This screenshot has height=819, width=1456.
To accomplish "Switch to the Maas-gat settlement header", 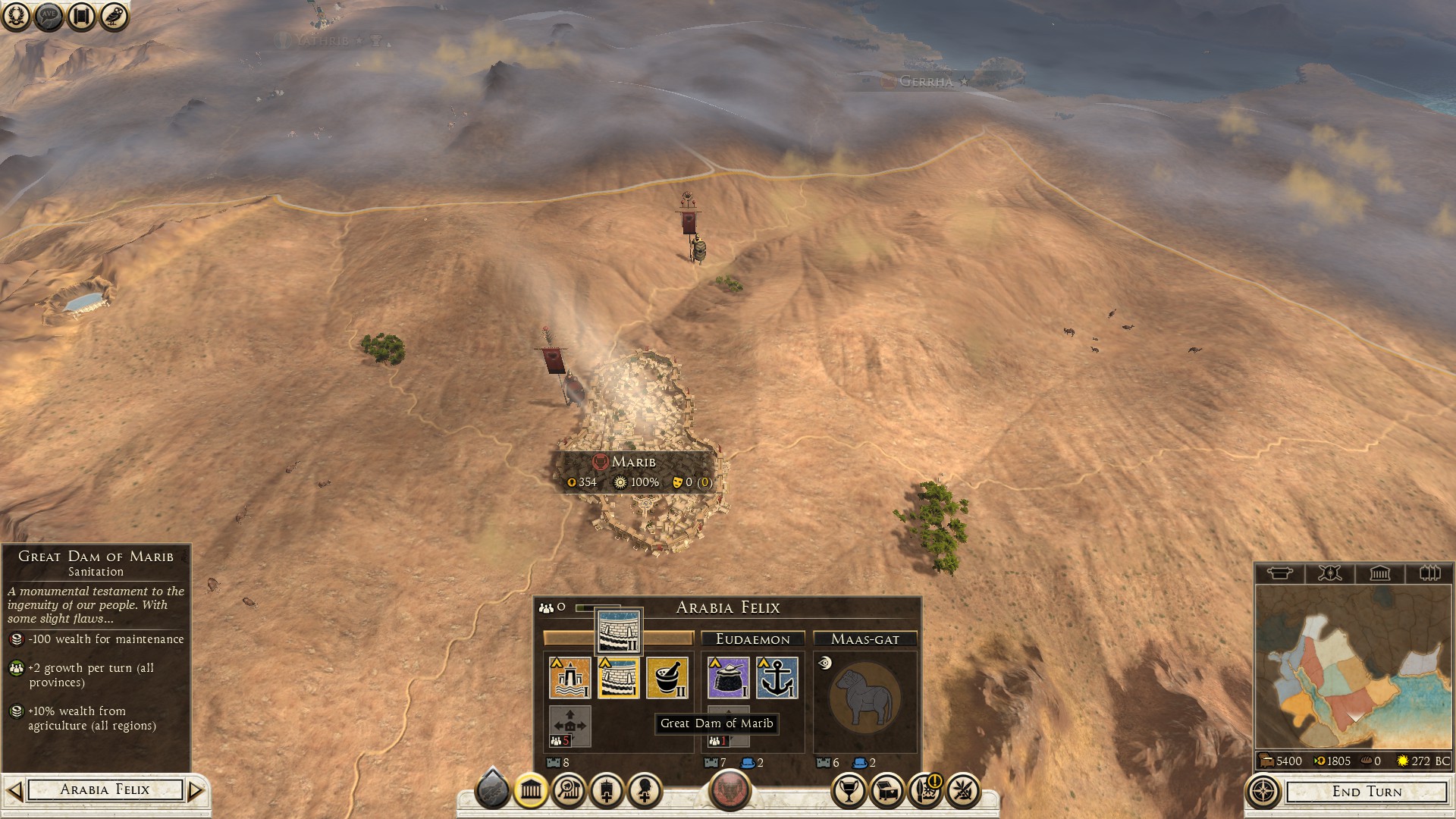I will [864, 639].
